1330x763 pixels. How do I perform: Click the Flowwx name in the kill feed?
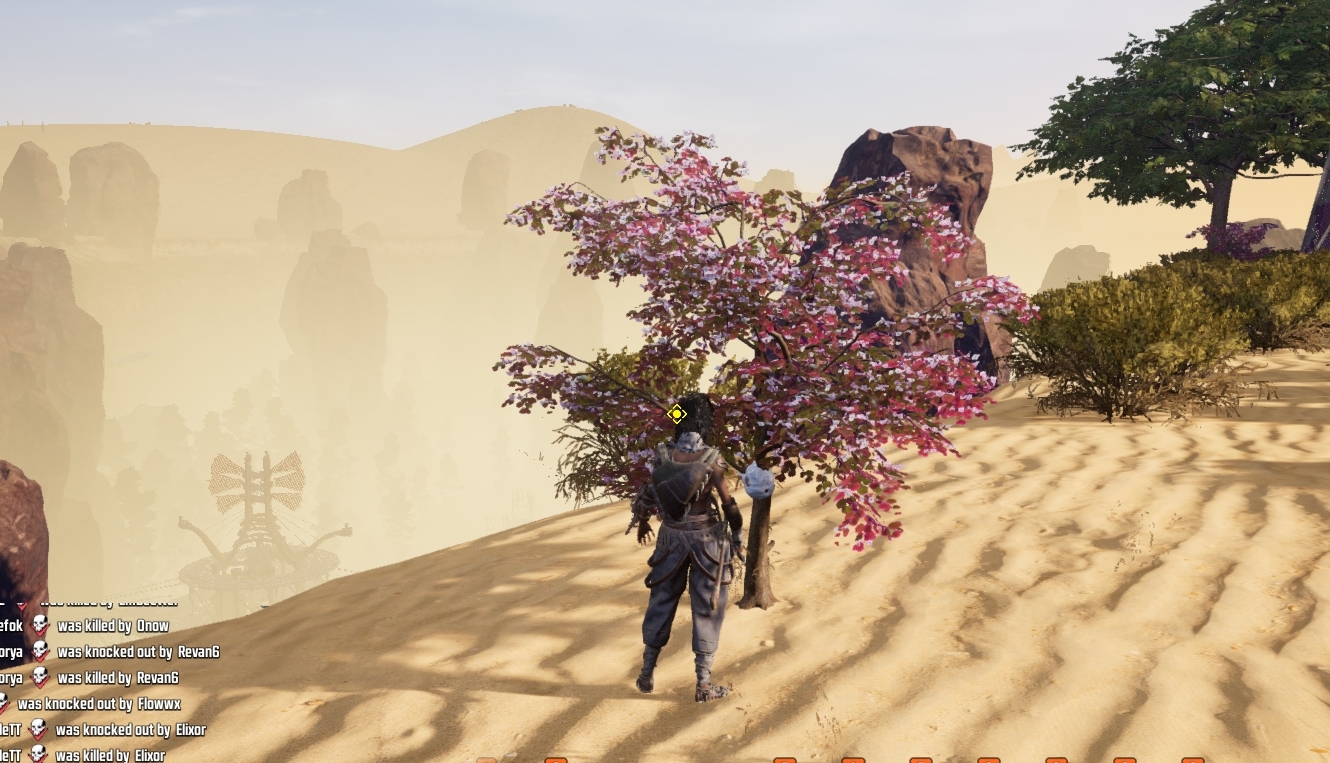point(160,703)
